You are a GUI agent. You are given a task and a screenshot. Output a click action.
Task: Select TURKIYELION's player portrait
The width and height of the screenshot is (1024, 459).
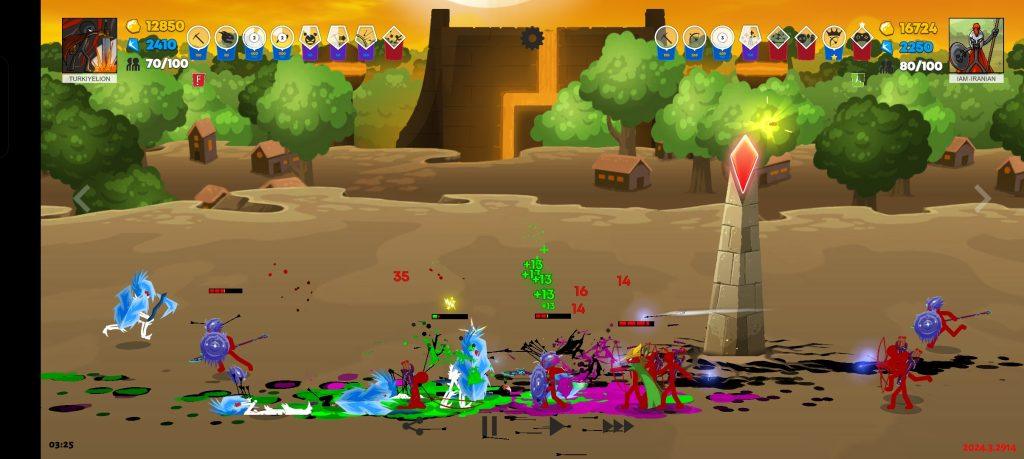pos(89,46)
